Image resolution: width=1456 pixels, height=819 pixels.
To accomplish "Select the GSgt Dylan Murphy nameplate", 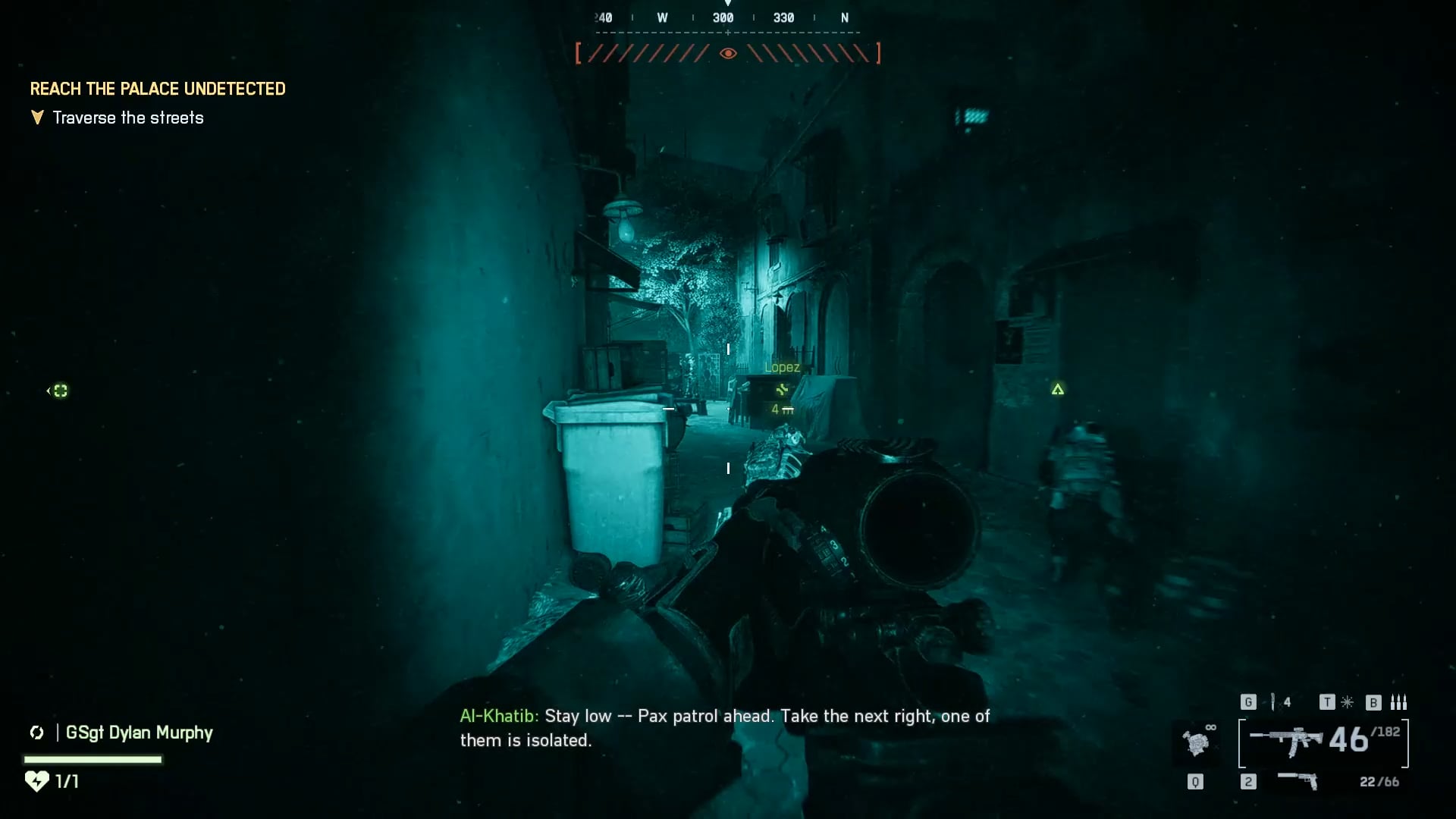I will (x=139, y=733).
